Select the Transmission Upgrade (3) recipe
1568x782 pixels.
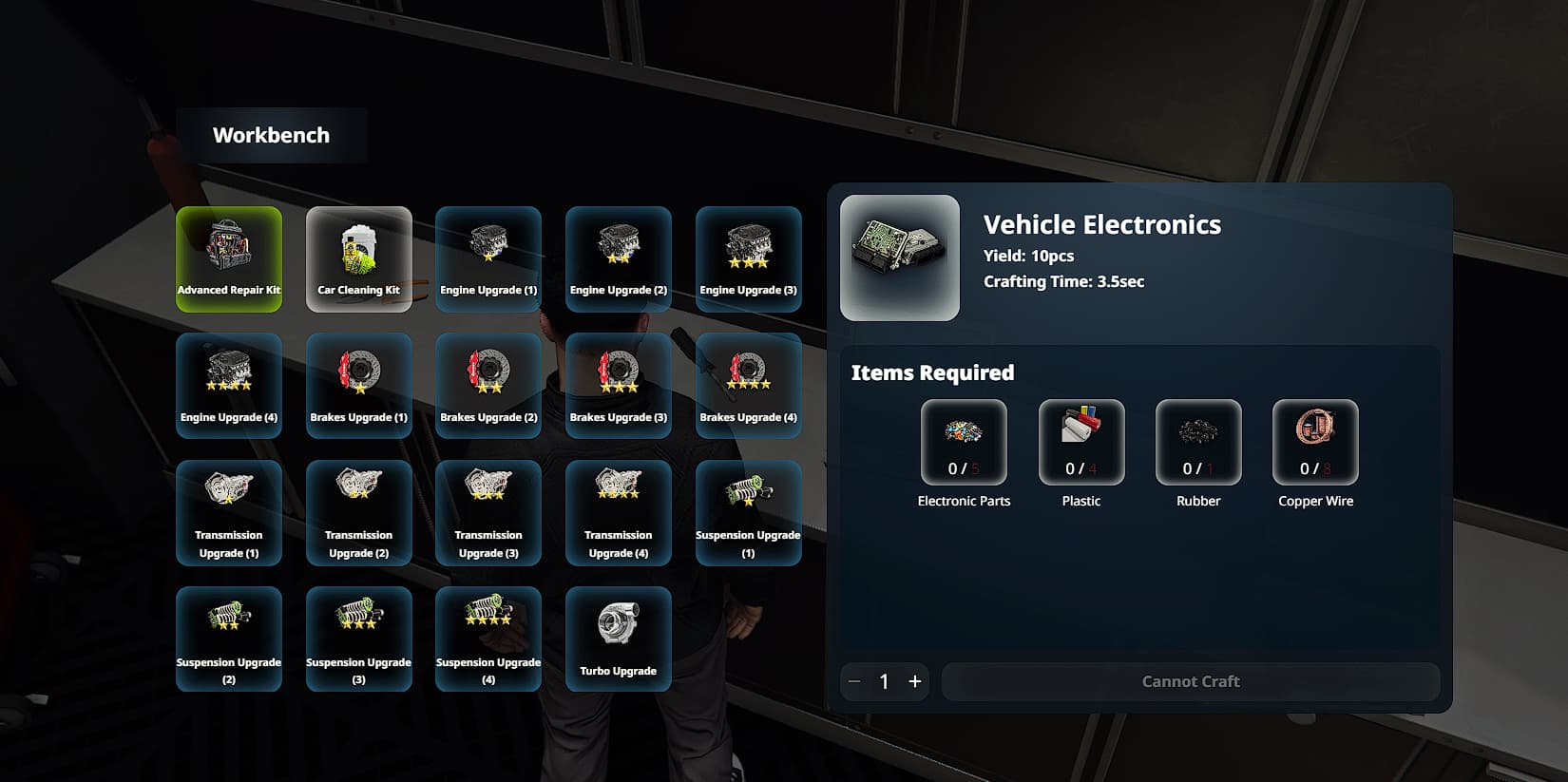click(x=488, y=512)
